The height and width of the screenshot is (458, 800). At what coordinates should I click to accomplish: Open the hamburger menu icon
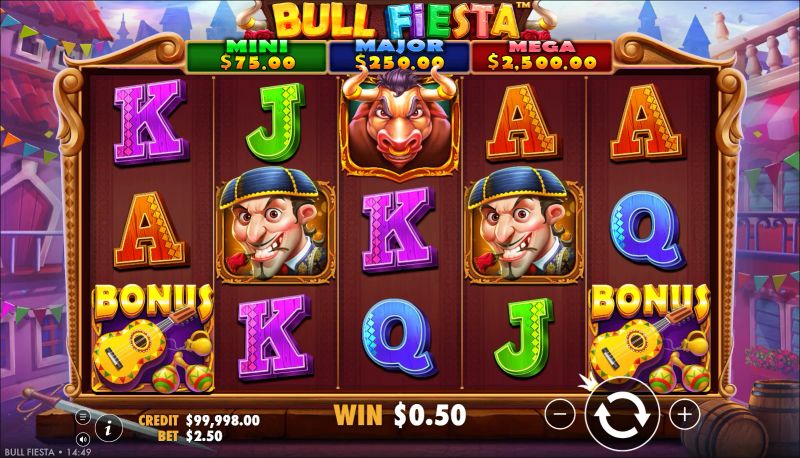point(83,416)
